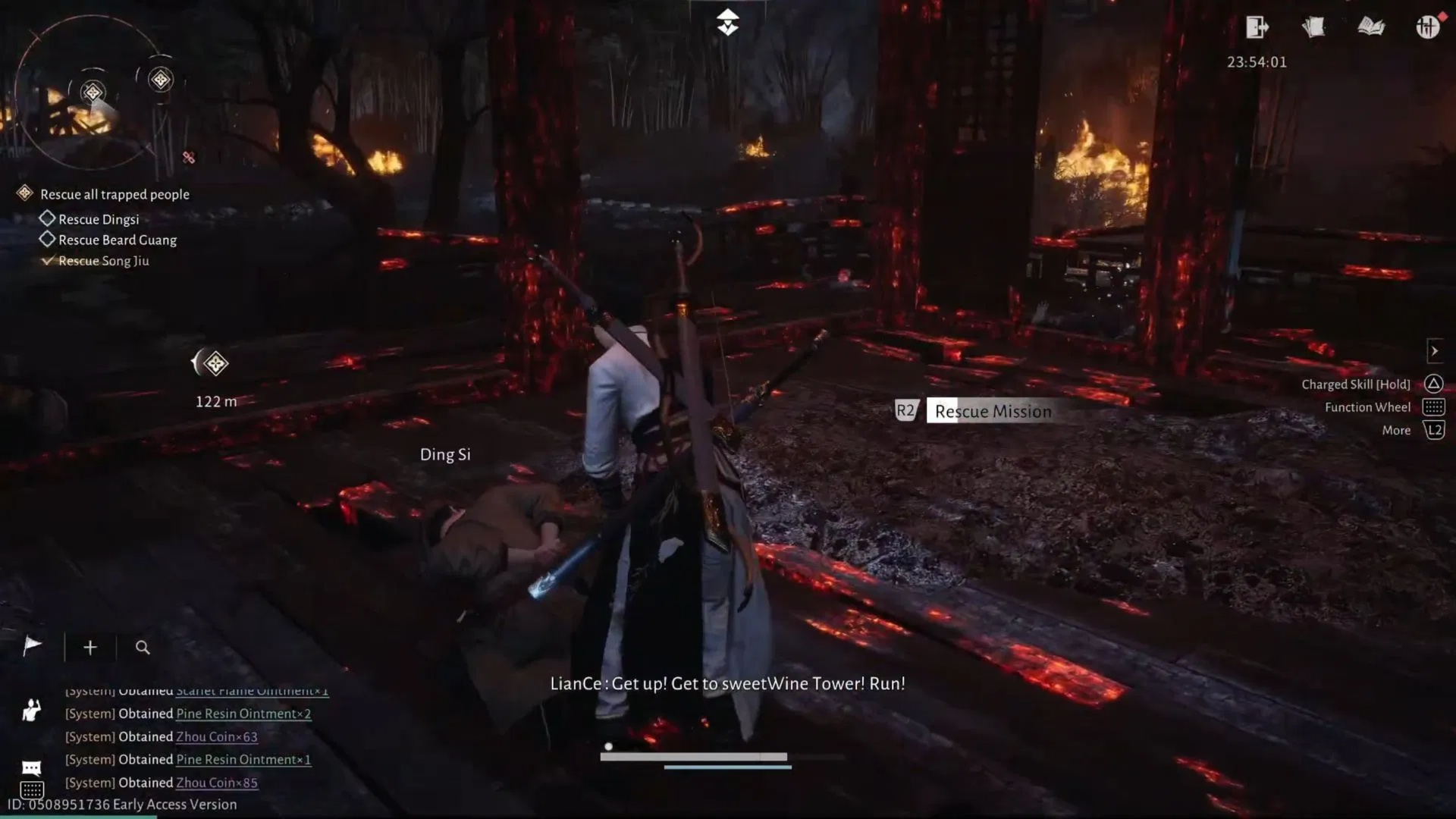Click the keyboard icon at bottom left
The width and height of the screenshot is (1456, 819).
pos(33,791)
